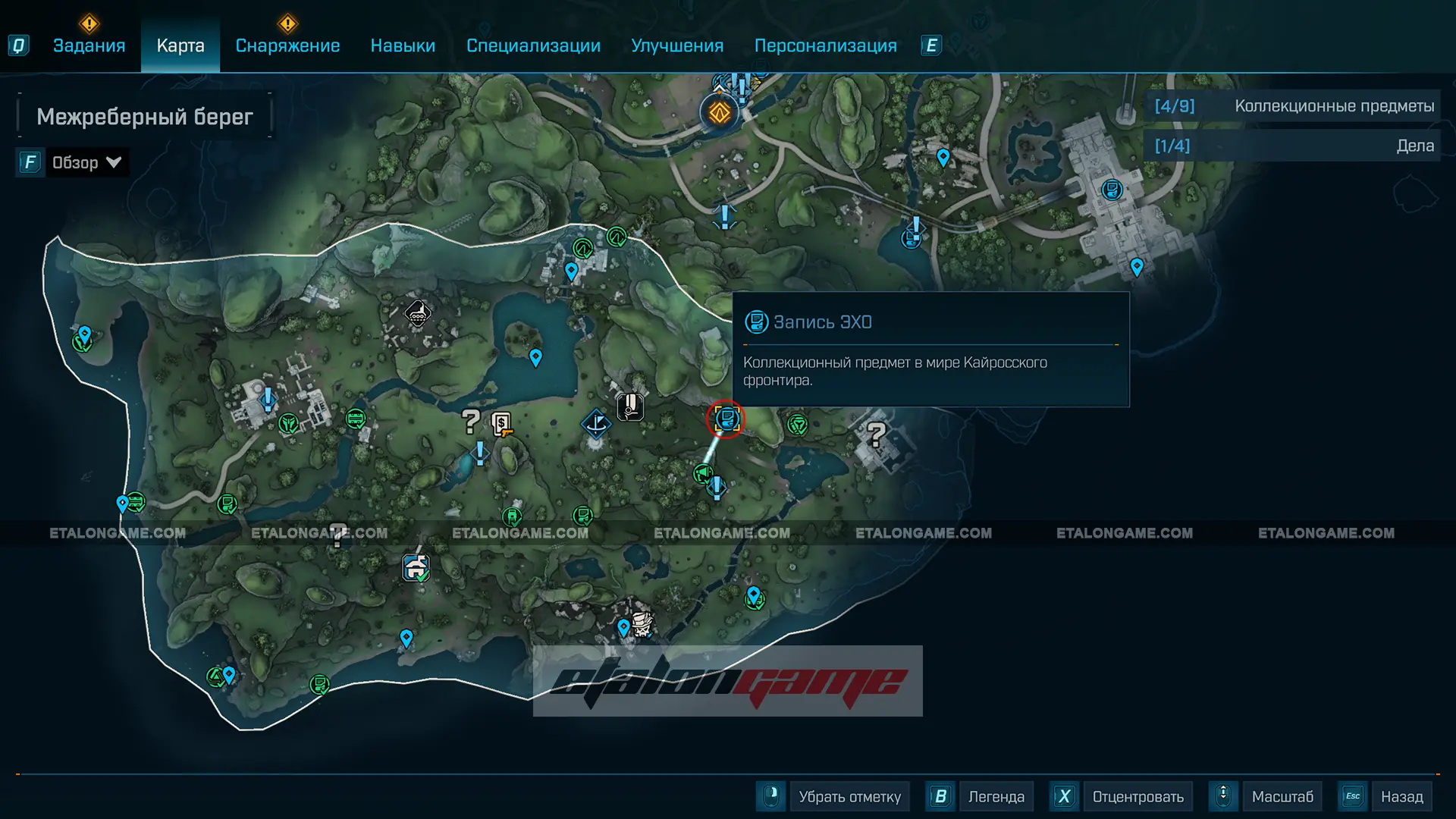Select the safehouse marker with green checkmark
The width and height of the screenshot is (1456, 819).
[x=416, y=567]
